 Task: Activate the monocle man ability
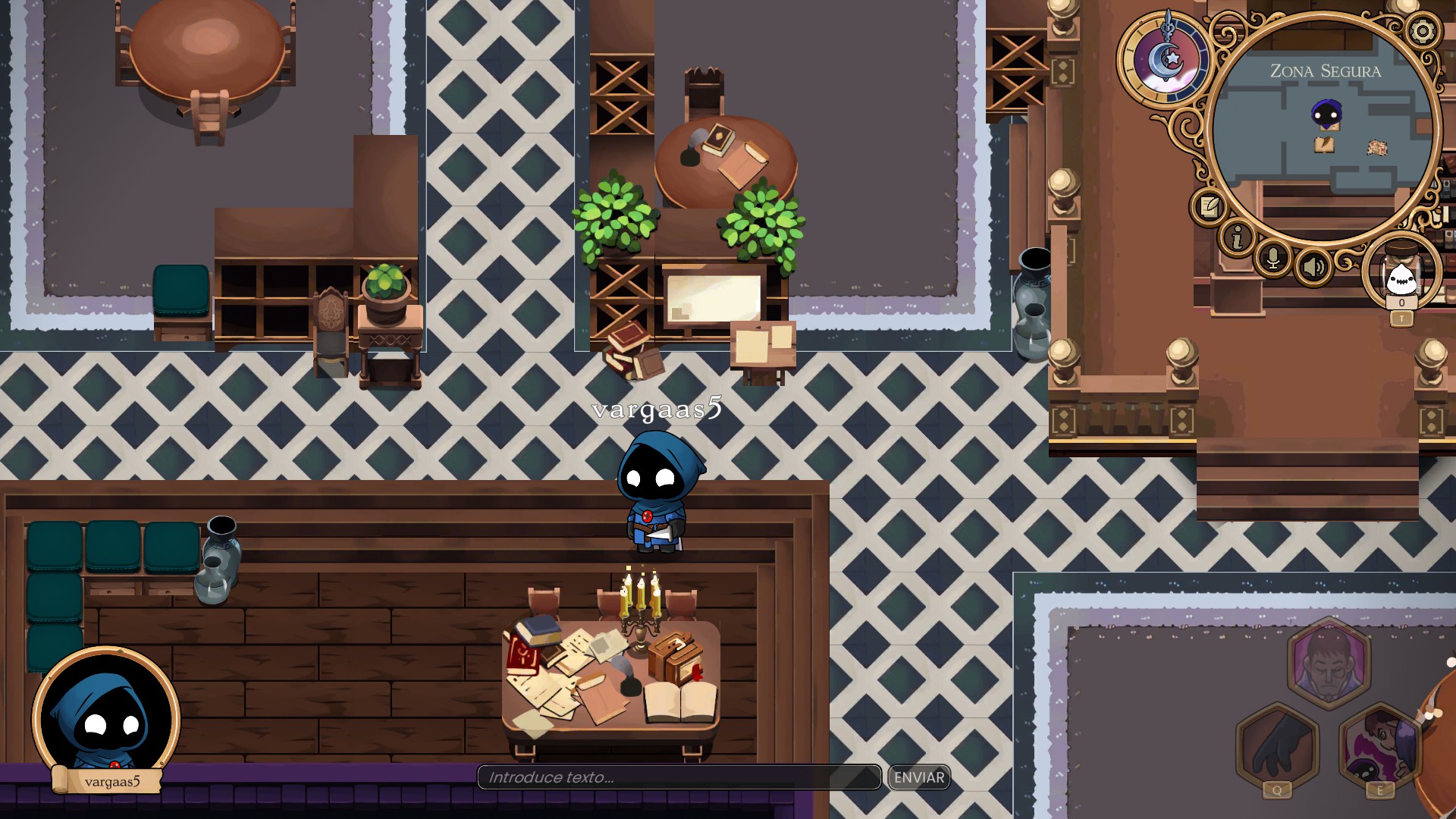(x=1329, y=663)
